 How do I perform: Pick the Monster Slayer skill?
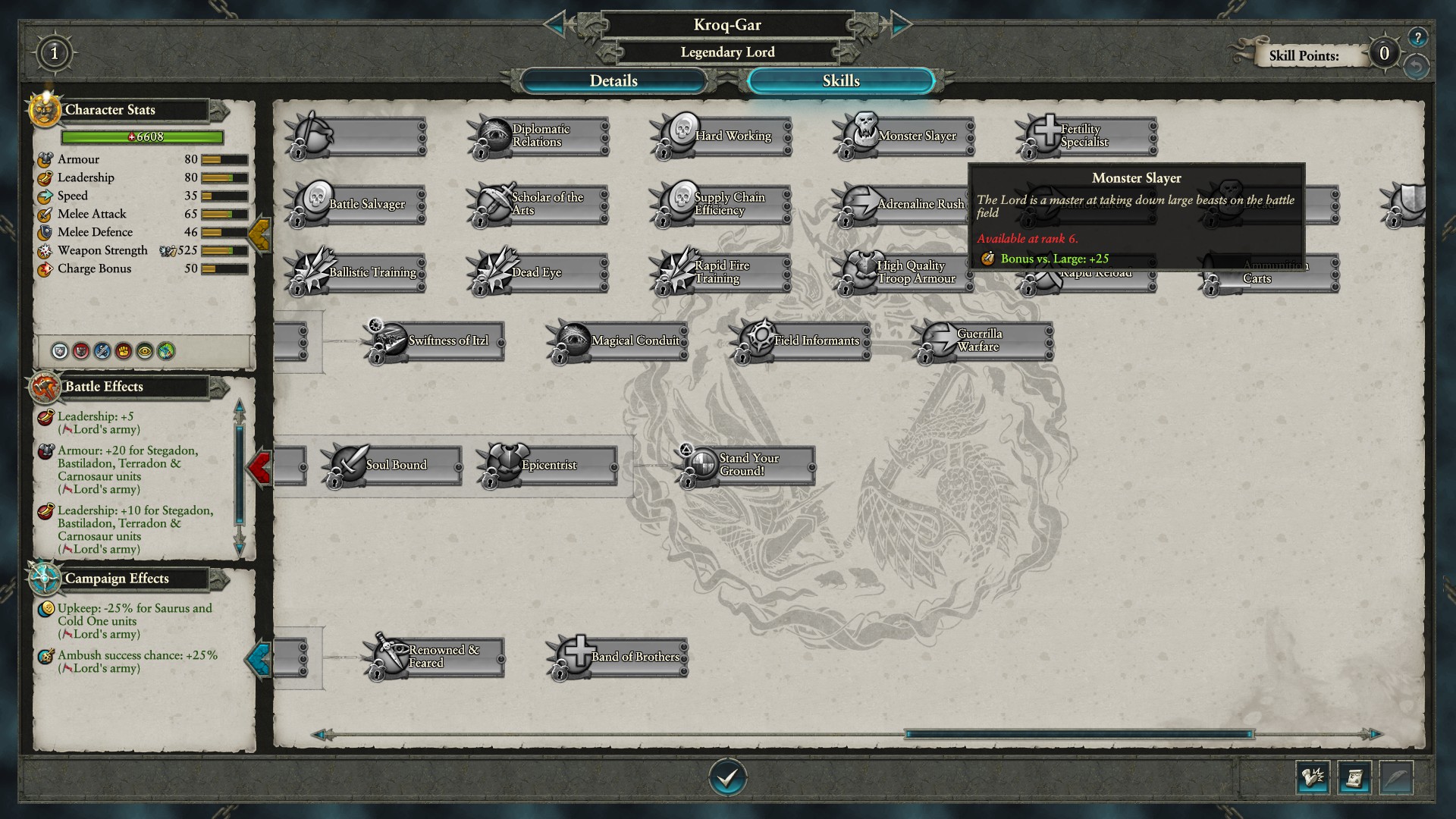coord(905,136)
